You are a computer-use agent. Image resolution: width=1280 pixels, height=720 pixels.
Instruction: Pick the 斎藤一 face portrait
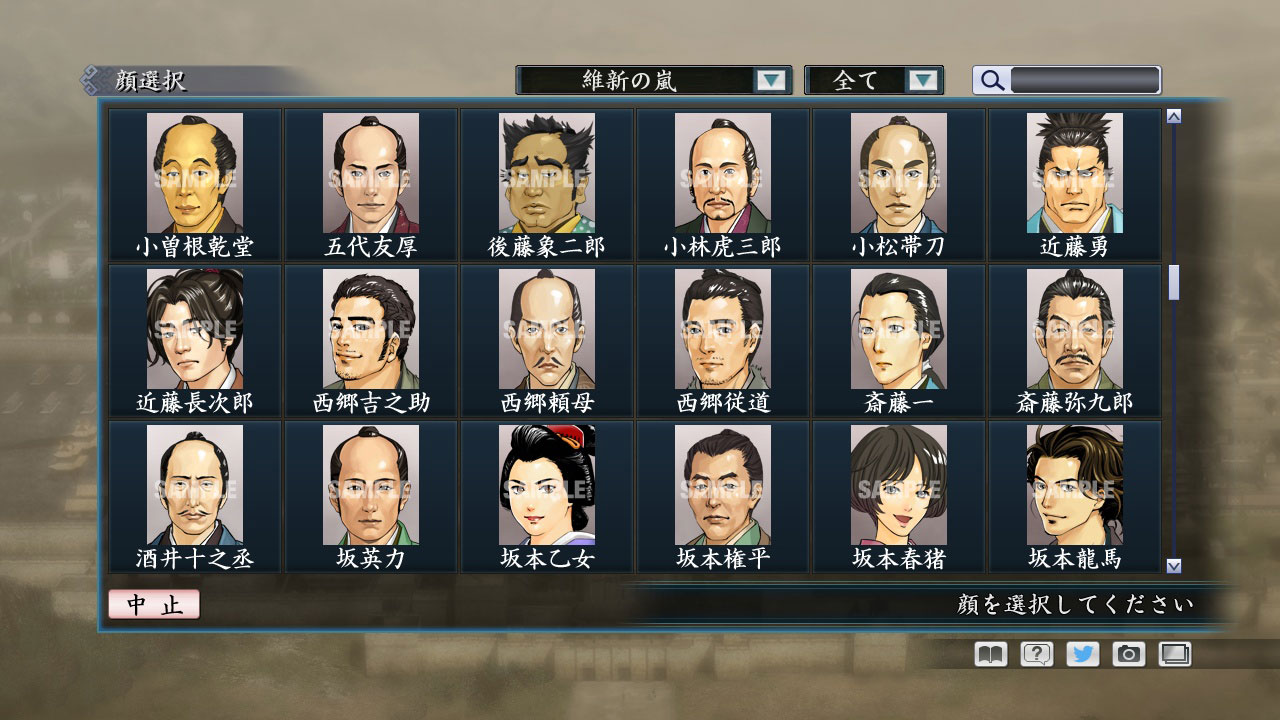[x=899, y=330]
